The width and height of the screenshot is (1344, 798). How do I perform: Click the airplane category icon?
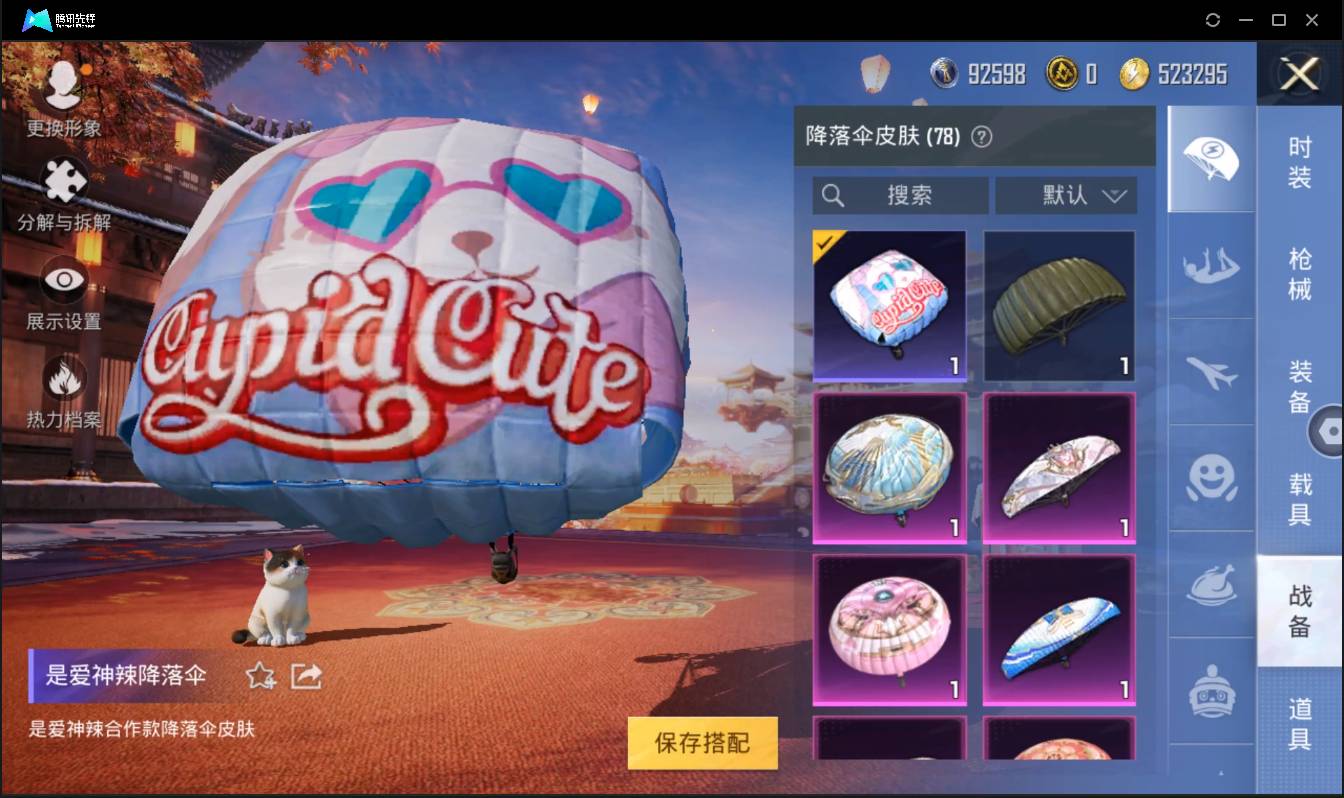pyautogui.click(x=1210, y=373)
